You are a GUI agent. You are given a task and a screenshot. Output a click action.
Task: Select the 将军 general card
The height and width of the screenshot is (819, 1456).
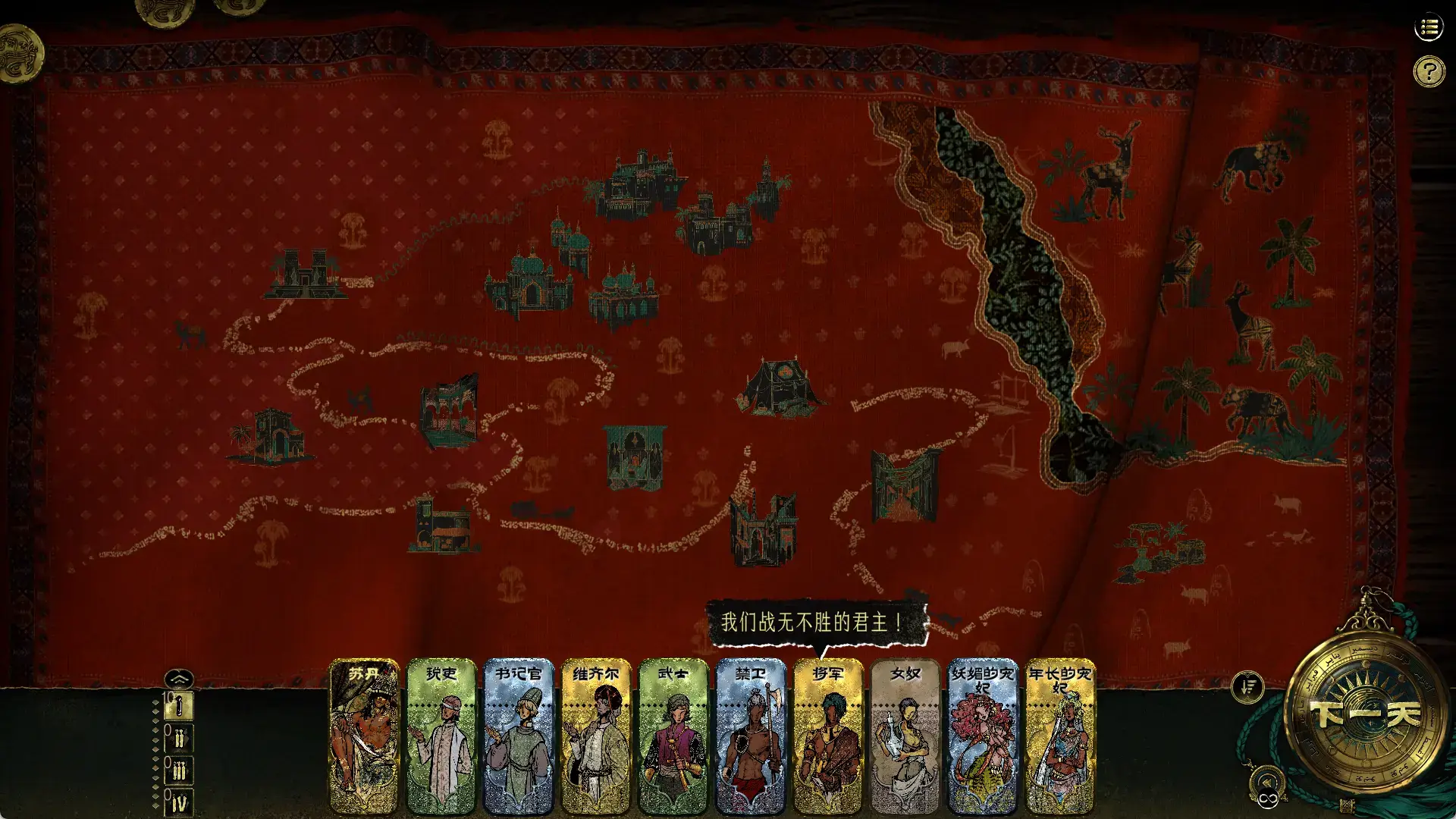coord(830,739)
